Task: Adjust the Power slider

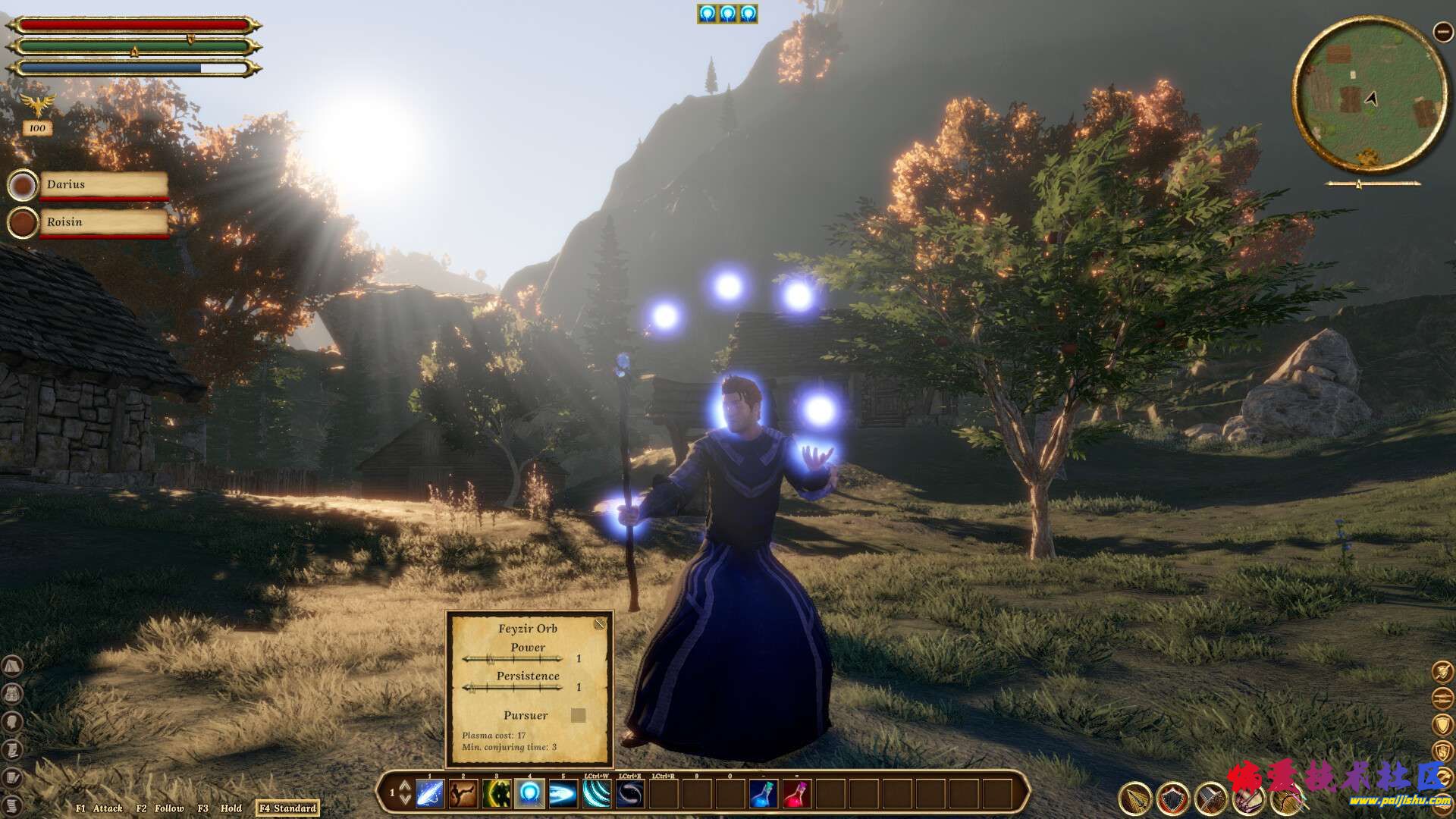Action: coord(513,658)
